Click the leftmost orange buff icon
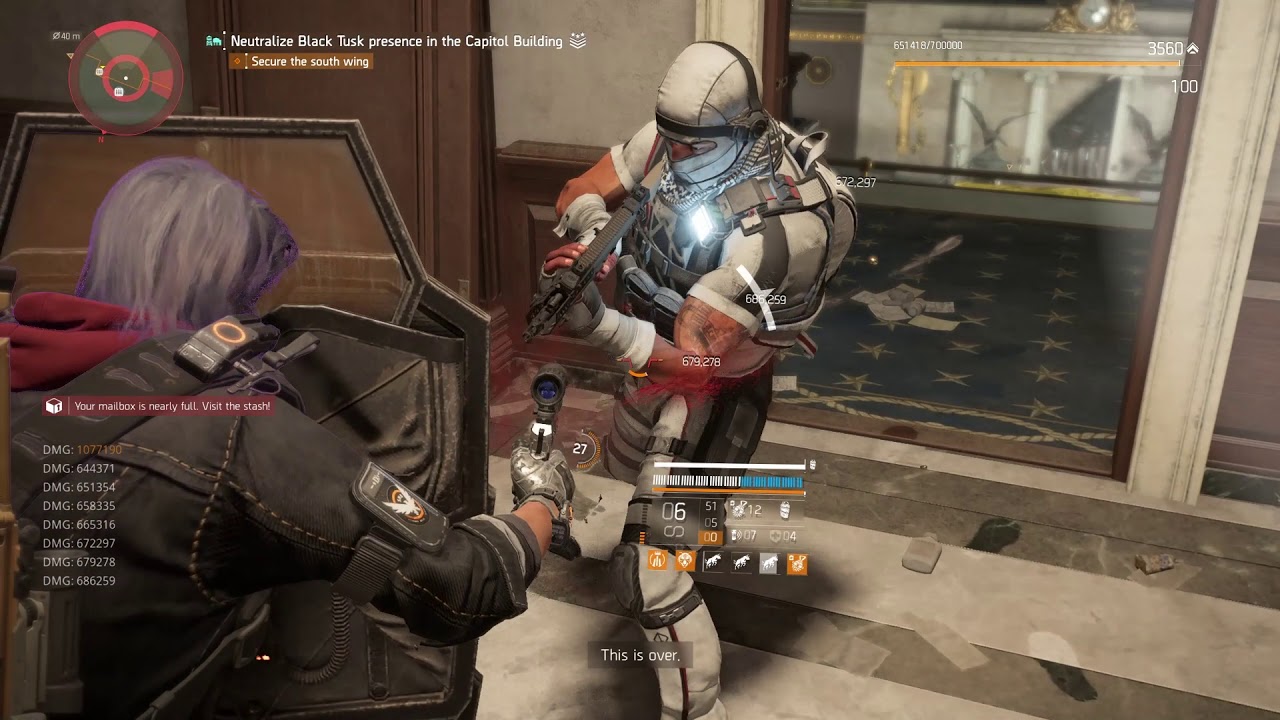 click(658, 562)
